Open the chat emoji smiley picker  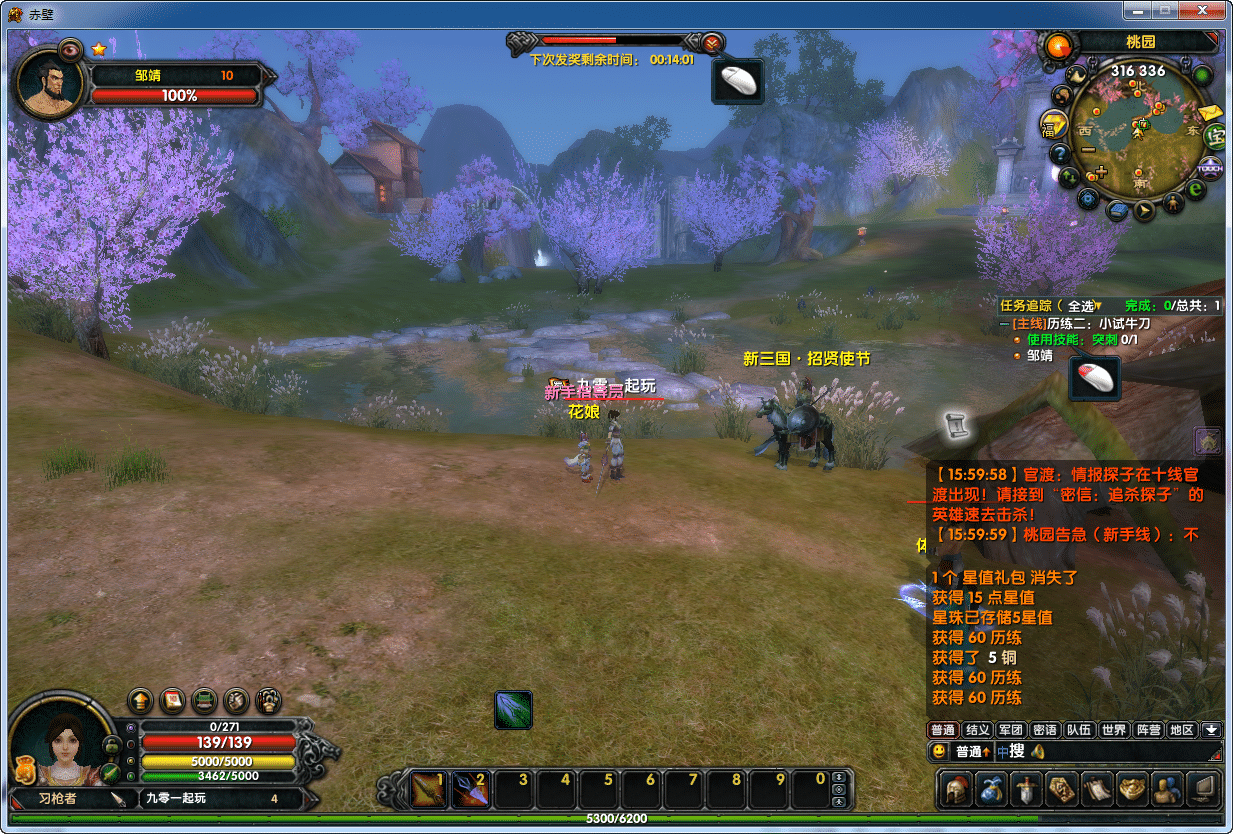938,751
